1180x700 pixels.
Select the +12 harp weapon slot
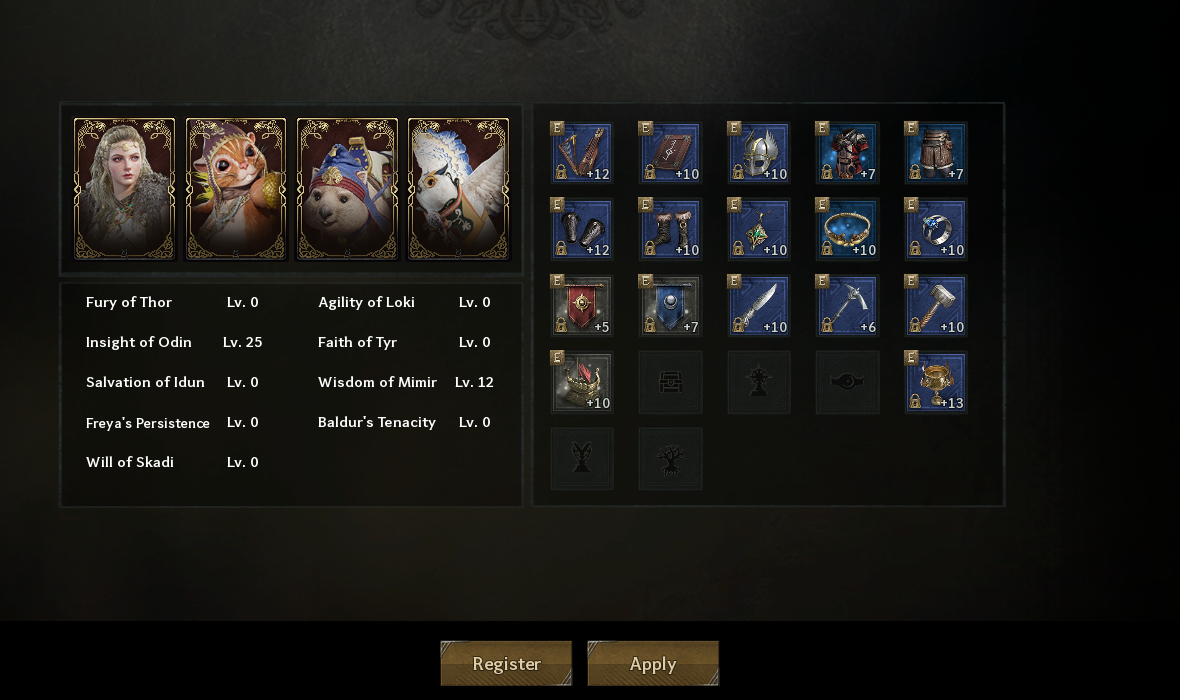click(x=582, y=153)
